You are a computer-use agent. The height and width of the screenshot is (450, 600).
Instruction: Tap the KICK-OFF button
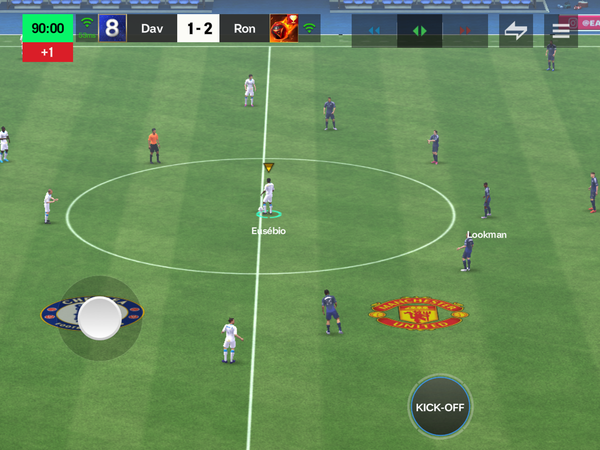tap(440, 407)
